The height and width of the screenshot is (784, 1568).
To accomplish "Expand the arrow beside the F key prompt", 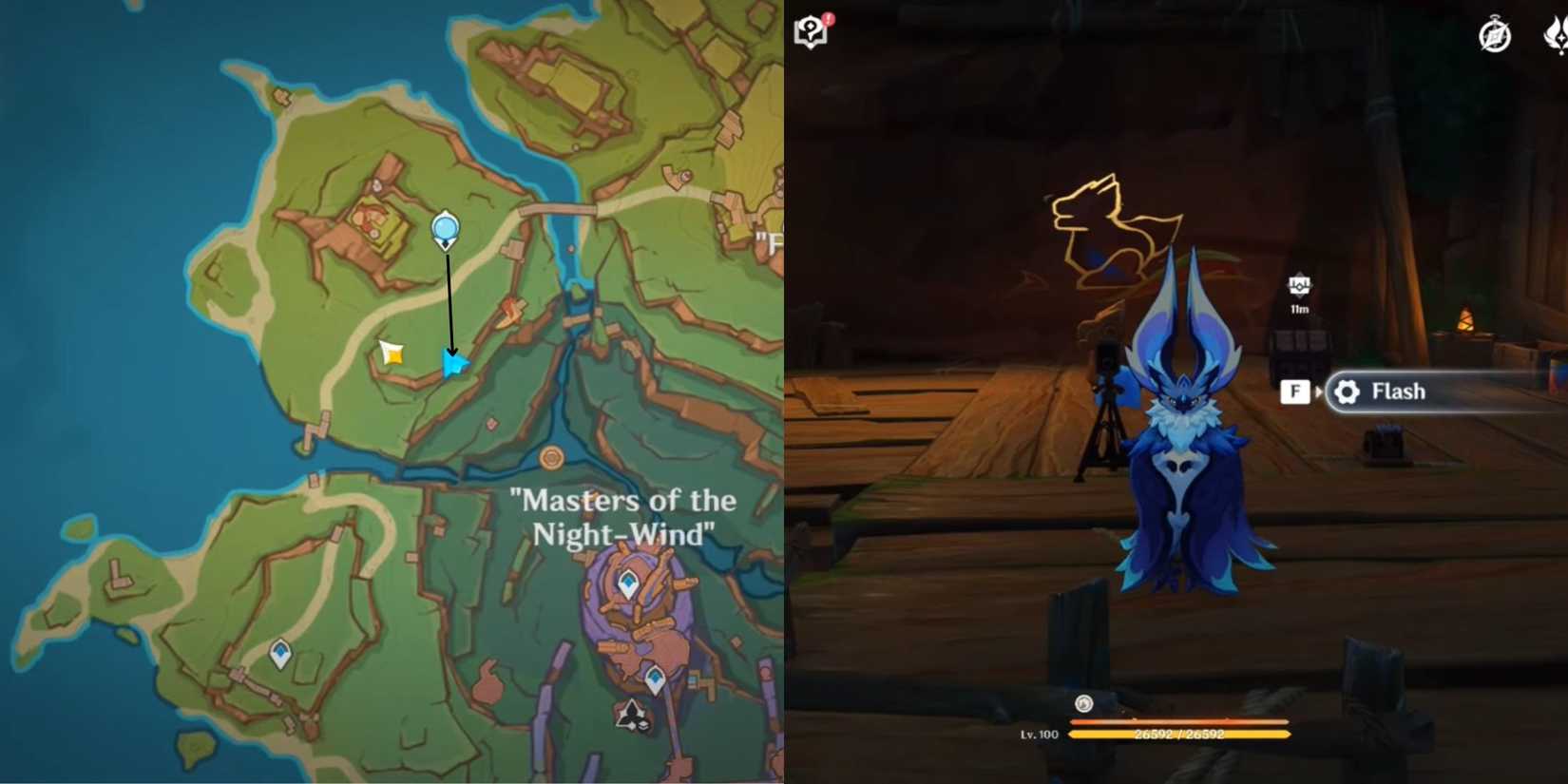I will pos(1319,391).
